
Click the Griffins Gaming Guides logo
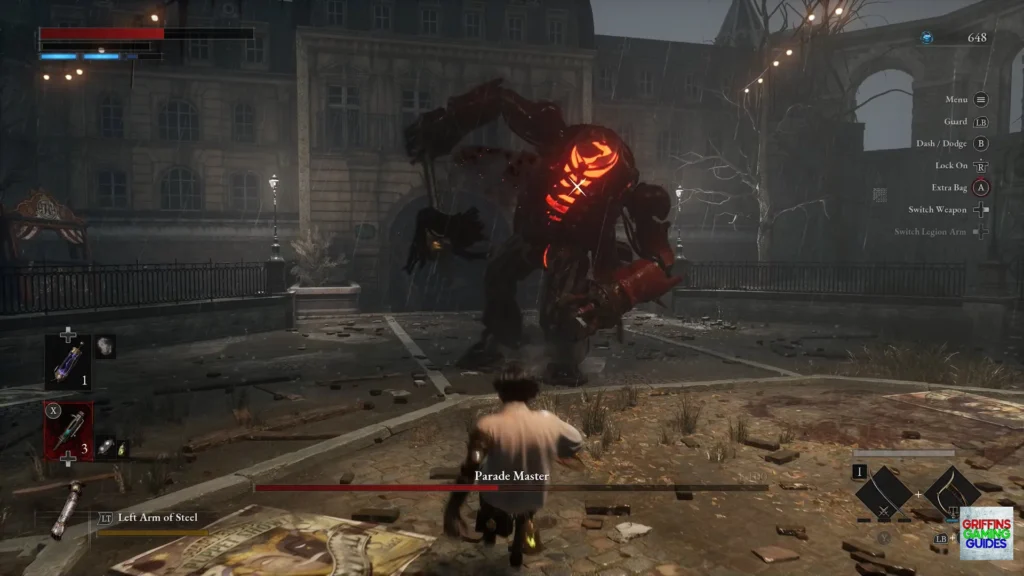pyautogui.click(x=986, y=533)
